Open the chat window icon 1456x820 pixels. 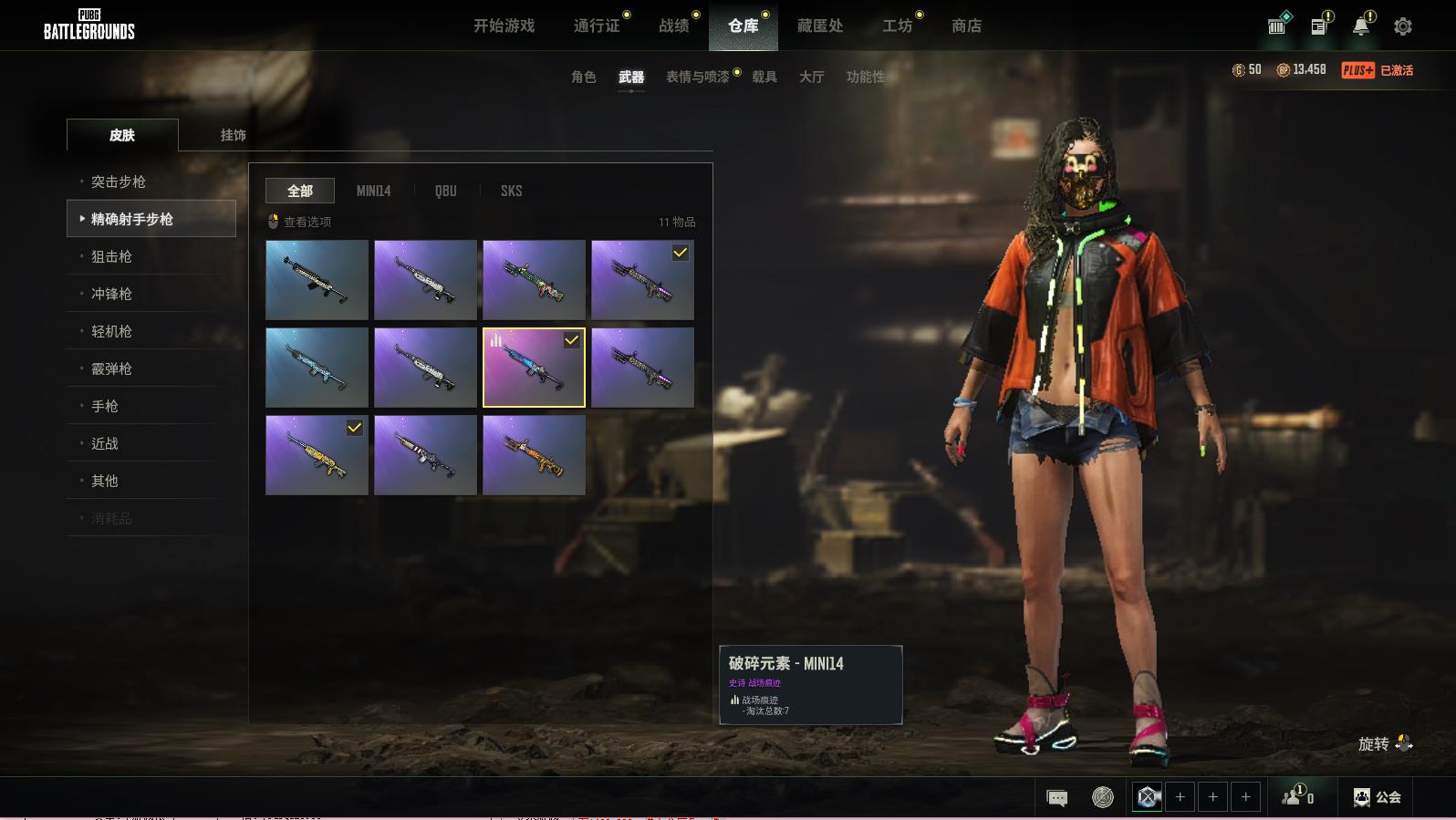click(x=1056, y=798)
